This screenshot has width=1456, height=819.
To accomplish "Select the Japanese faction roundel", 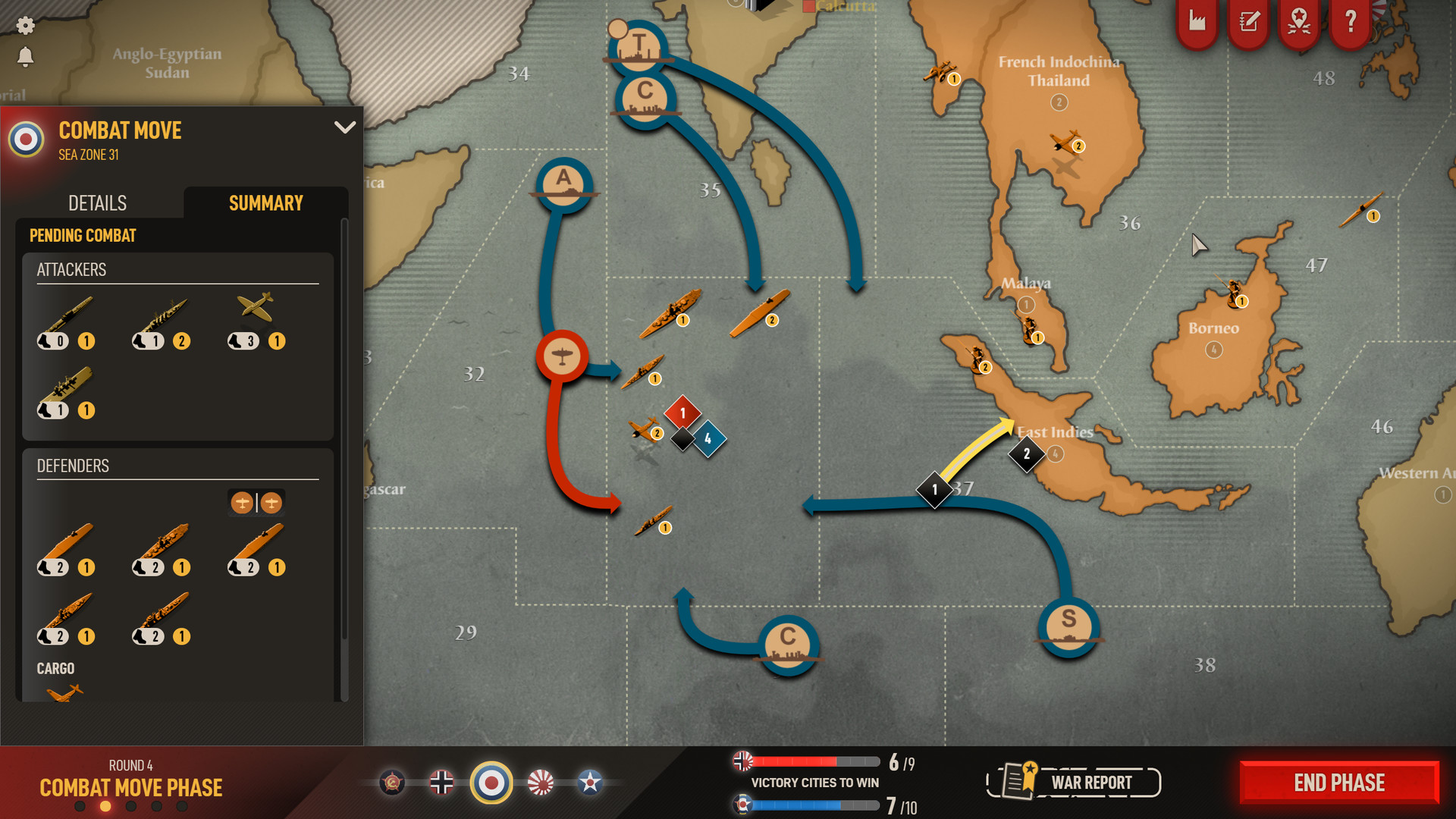I will pos(541,782).
